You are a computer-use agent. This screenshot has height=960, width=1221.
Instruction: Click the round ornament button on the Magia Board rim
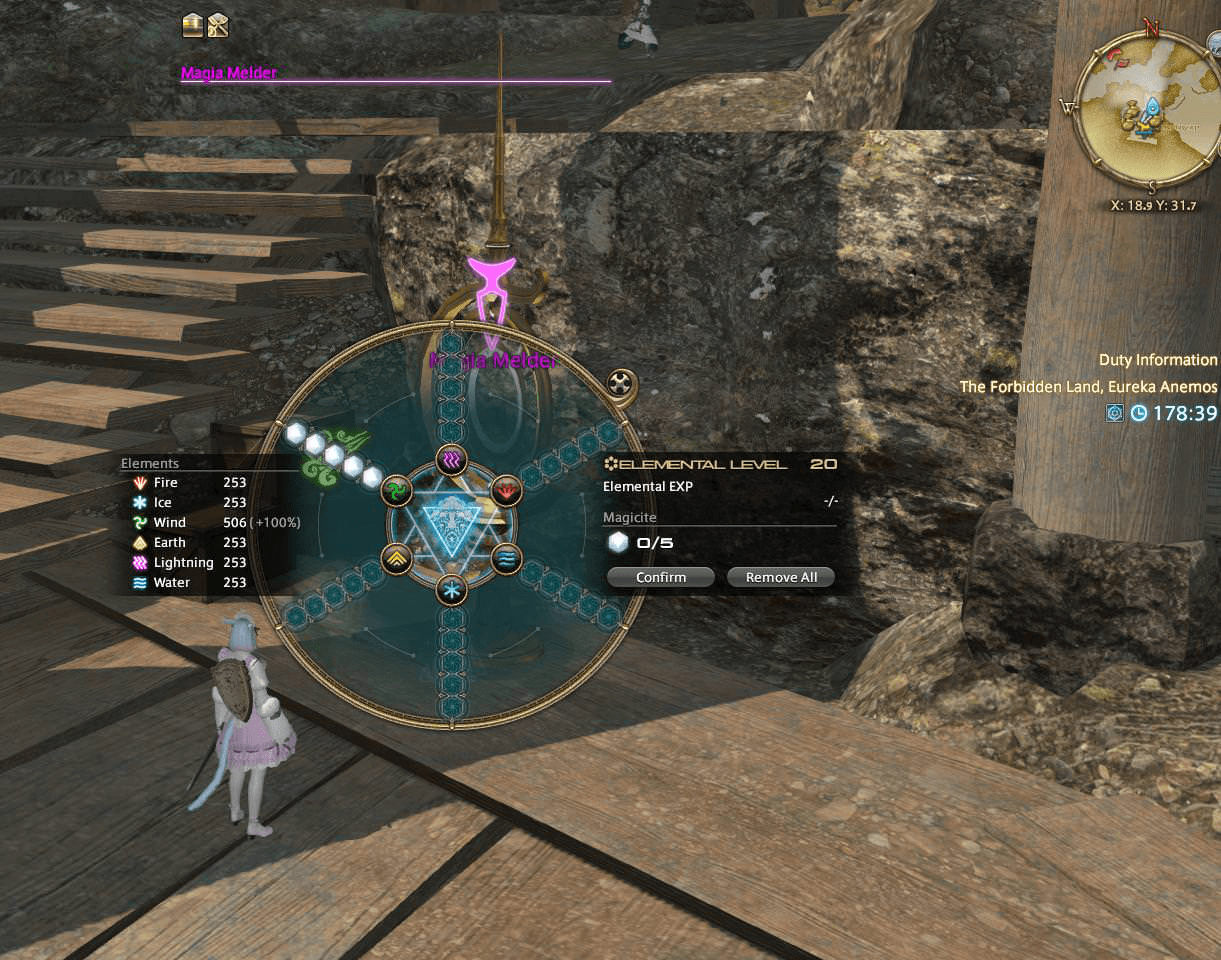(x=622, y=383)
